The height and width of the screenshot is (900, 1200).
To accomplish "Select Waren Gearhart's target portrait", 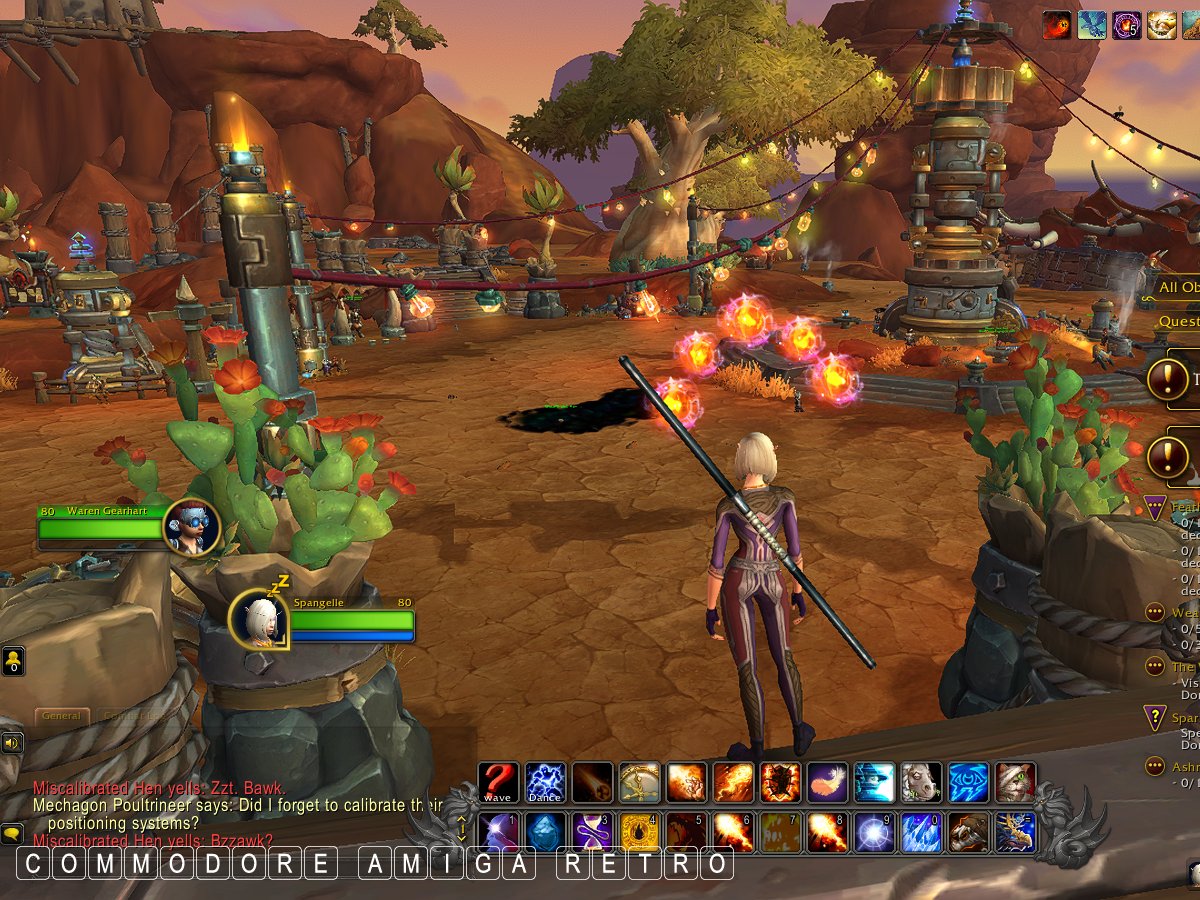I will tap(190, 527).
